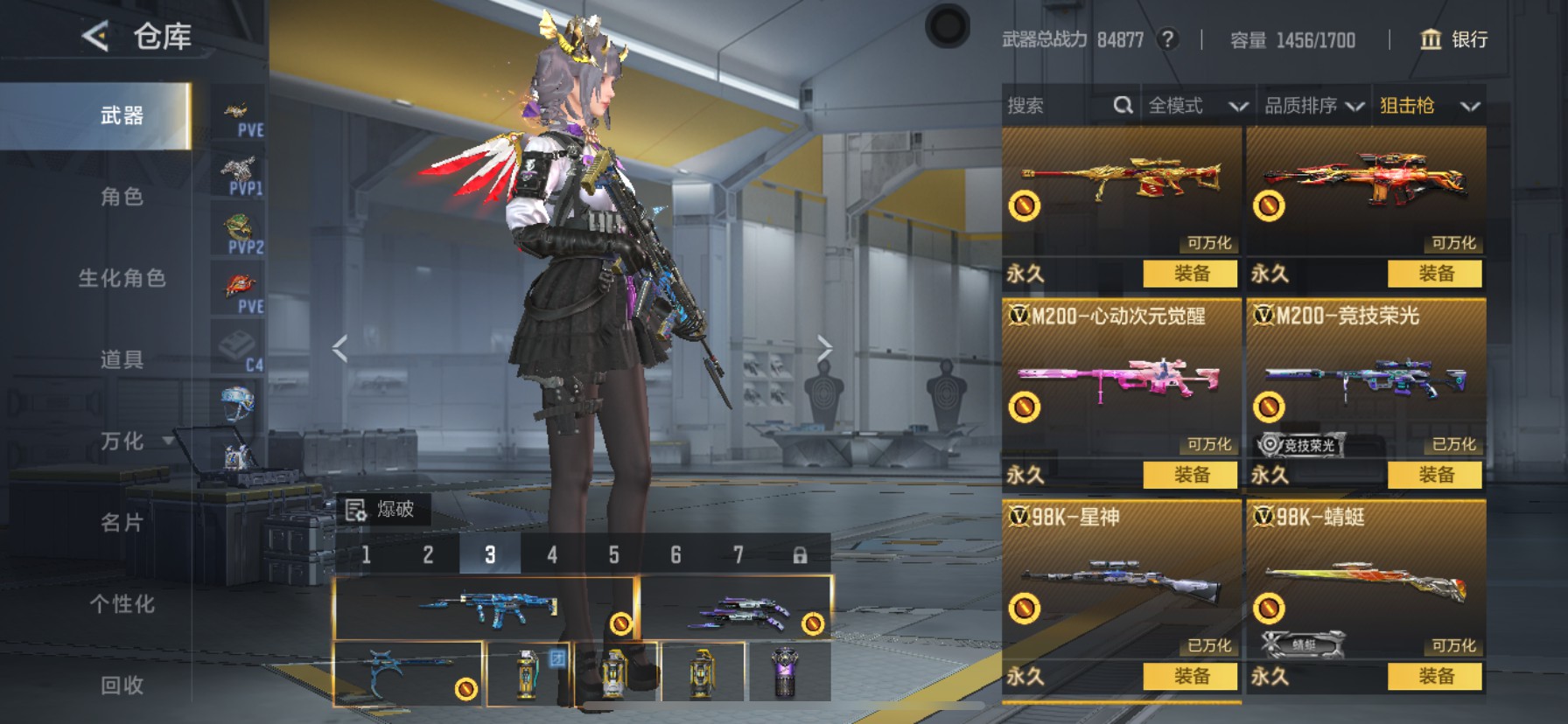Open the 回收 section
This screenshot has height=724, width=1568.
coord(122,685)
